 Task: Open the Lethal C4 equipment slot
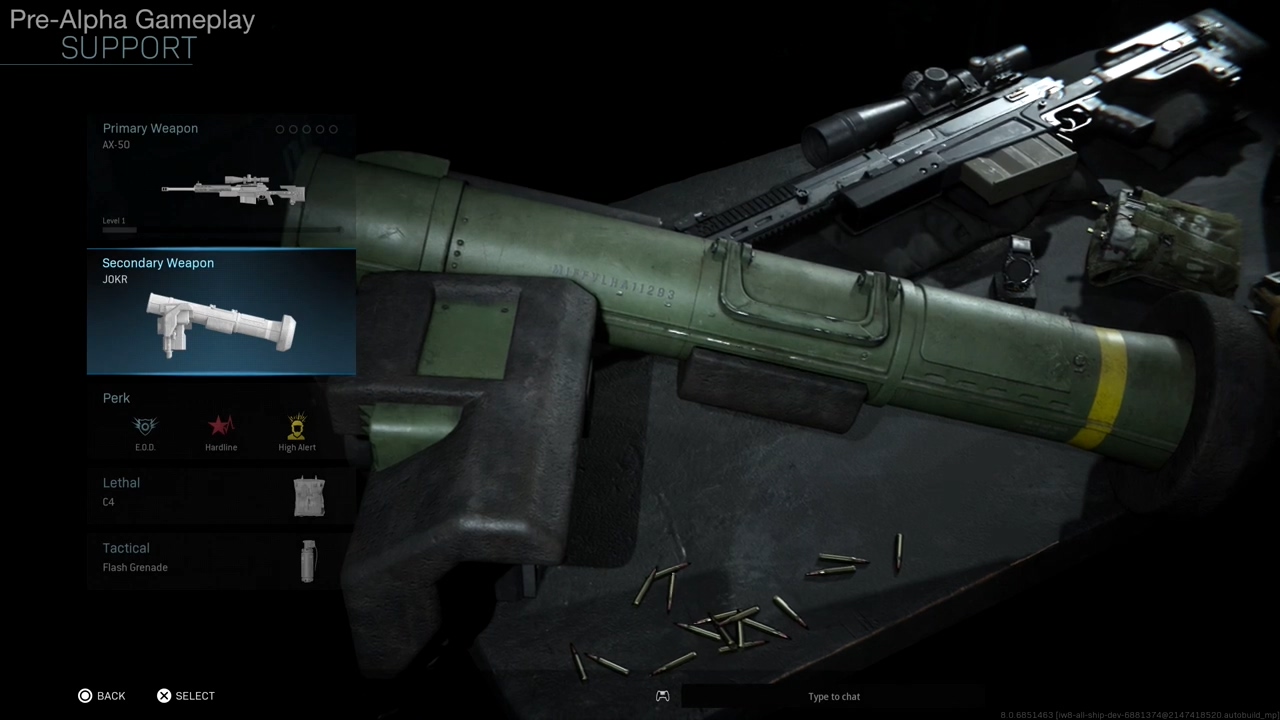click(x=220, y=495)
